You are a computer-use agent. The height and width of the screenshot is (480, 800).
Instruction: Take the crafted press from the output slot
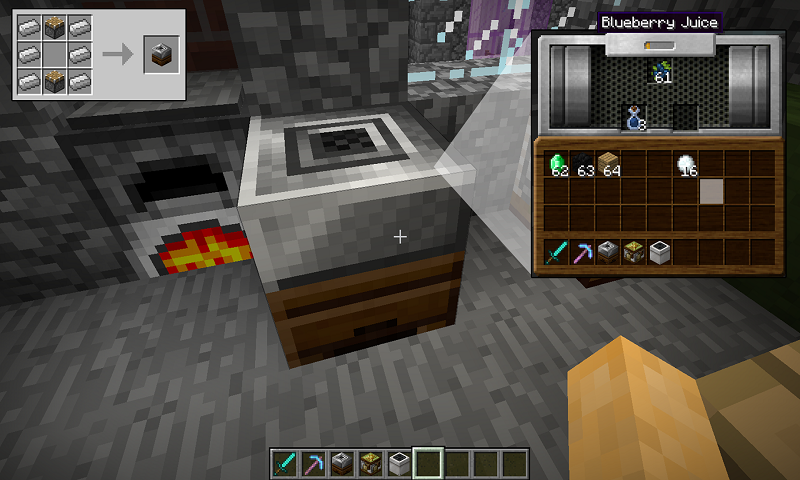(x=160, y=55)
